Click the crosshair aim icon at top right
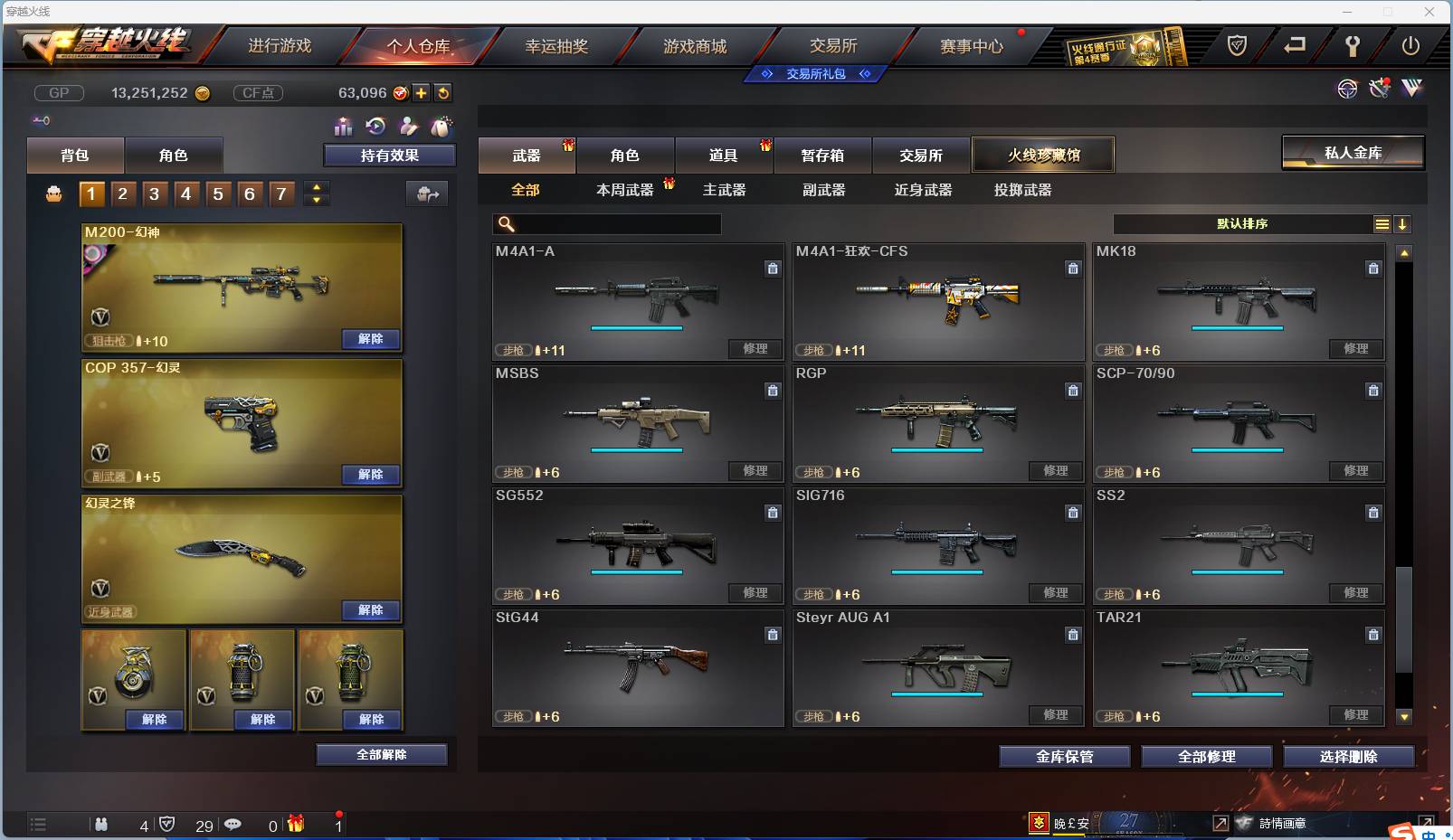 1347,89
